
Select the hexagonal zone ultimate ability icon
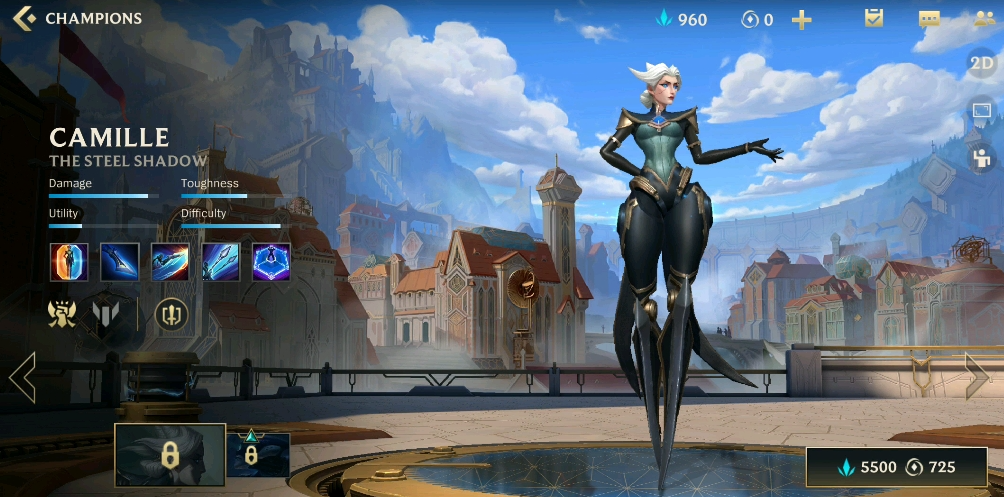click(271, 262)
